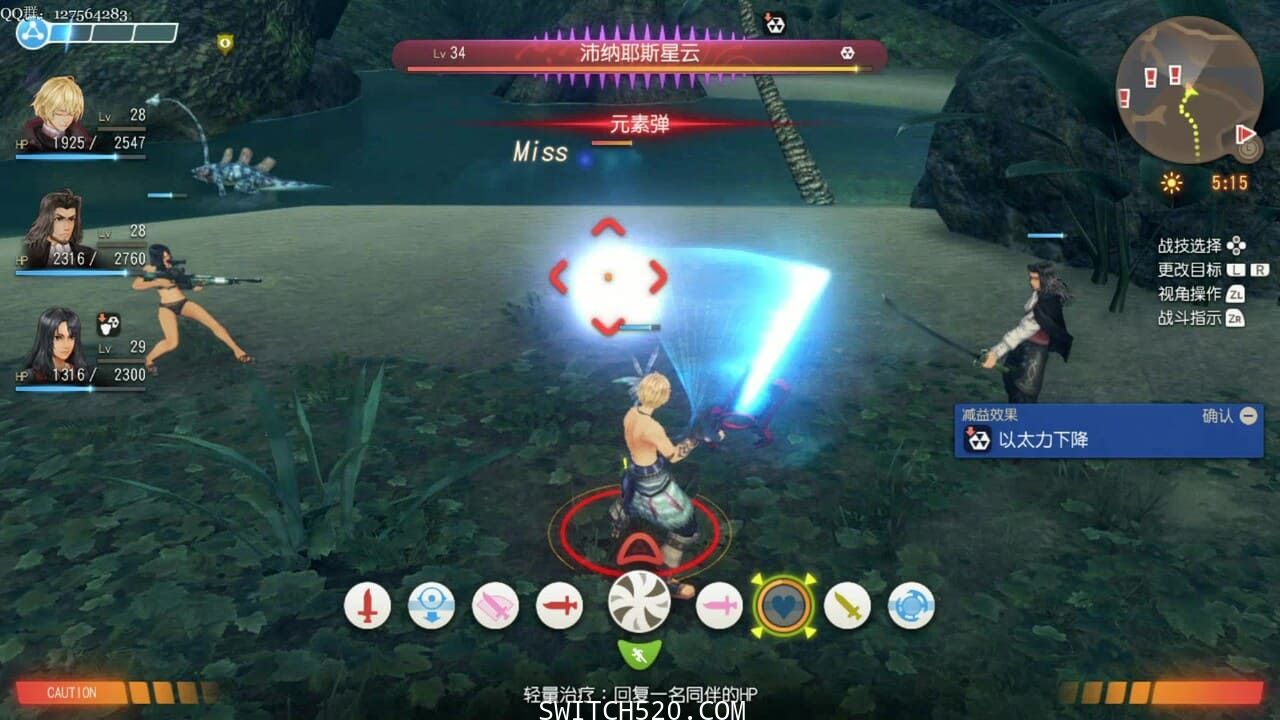Use the horizontal red sword art
This screenshot has height=720, width=1280.
pyautogui.click(x=559, y=605)
